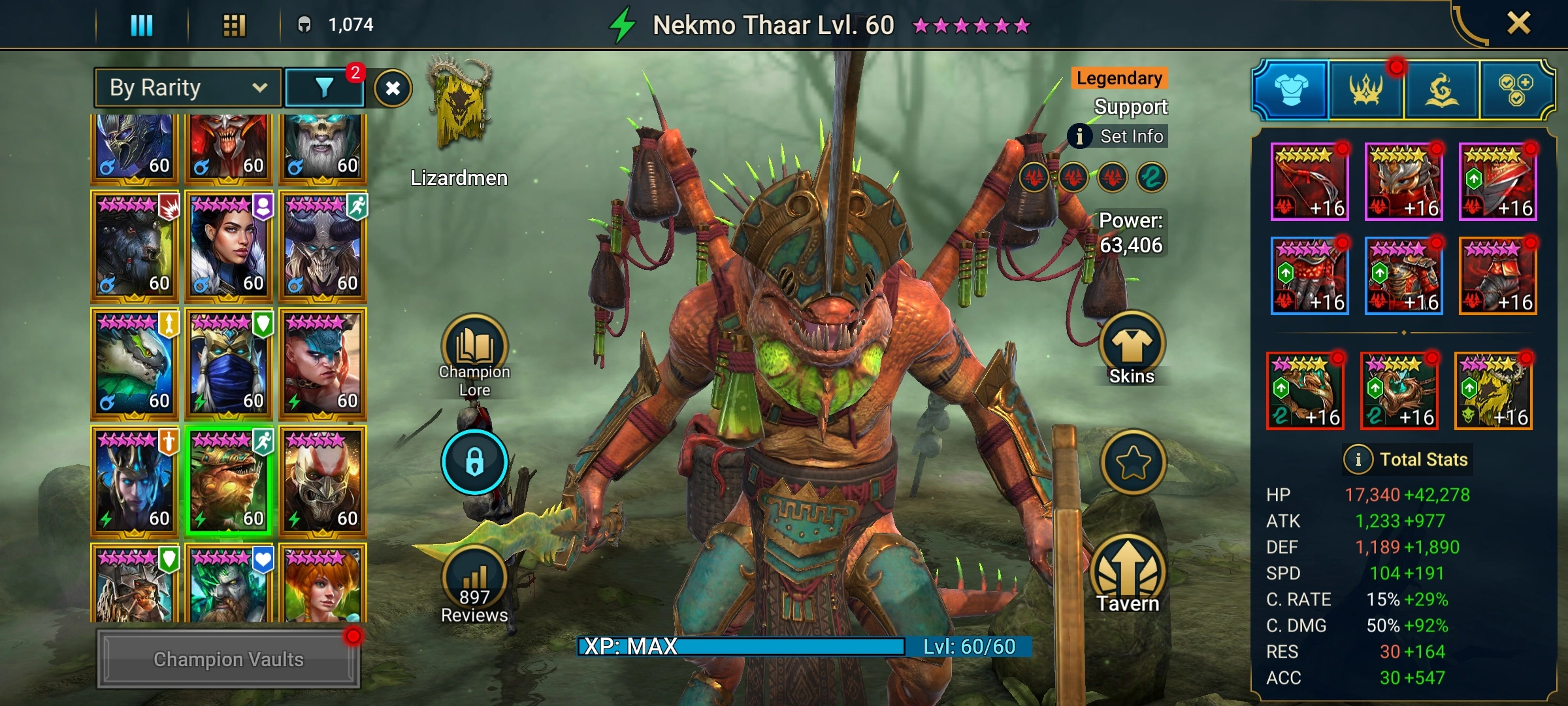Select the highlighted Nekmo Thaar portrait
Viewport: 1568px width, 706px height.
click(x=228, y=481)
